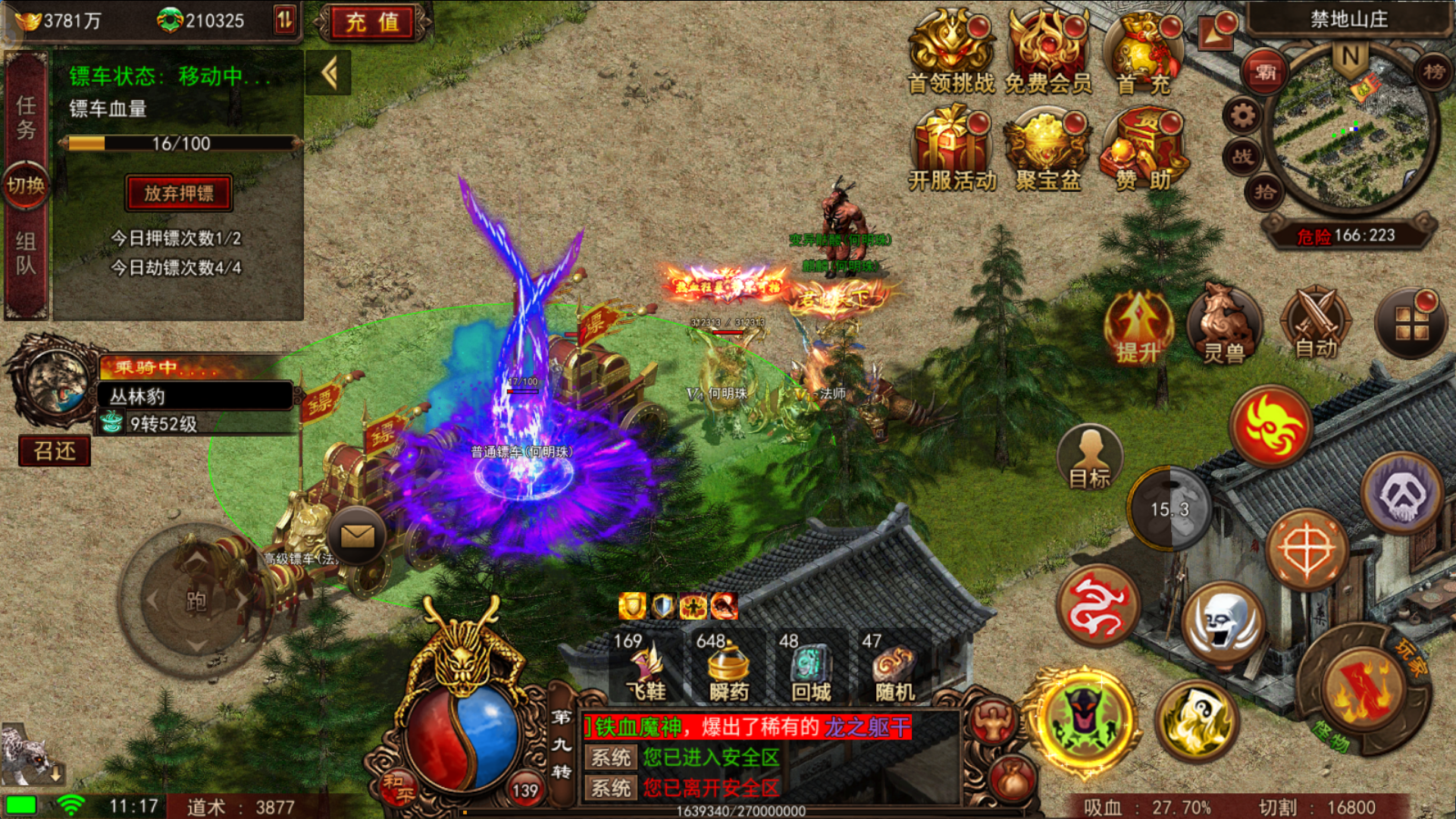Open the 充值 recharge shop
Image resolution: width=1456 pixels, height=819 pixels.
click(372, 22)
